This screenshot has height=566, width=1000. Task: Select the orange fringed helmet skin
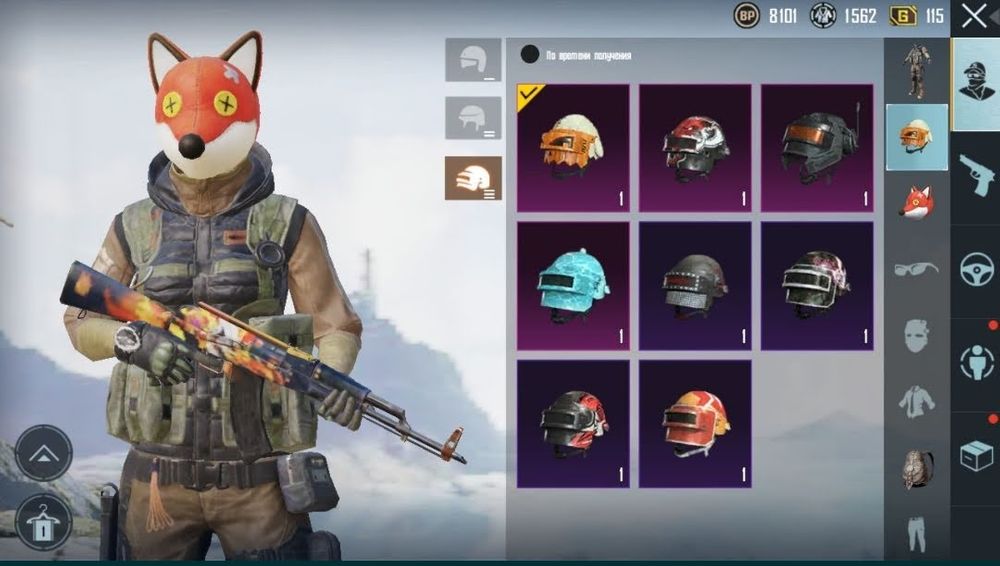(573, 146)
